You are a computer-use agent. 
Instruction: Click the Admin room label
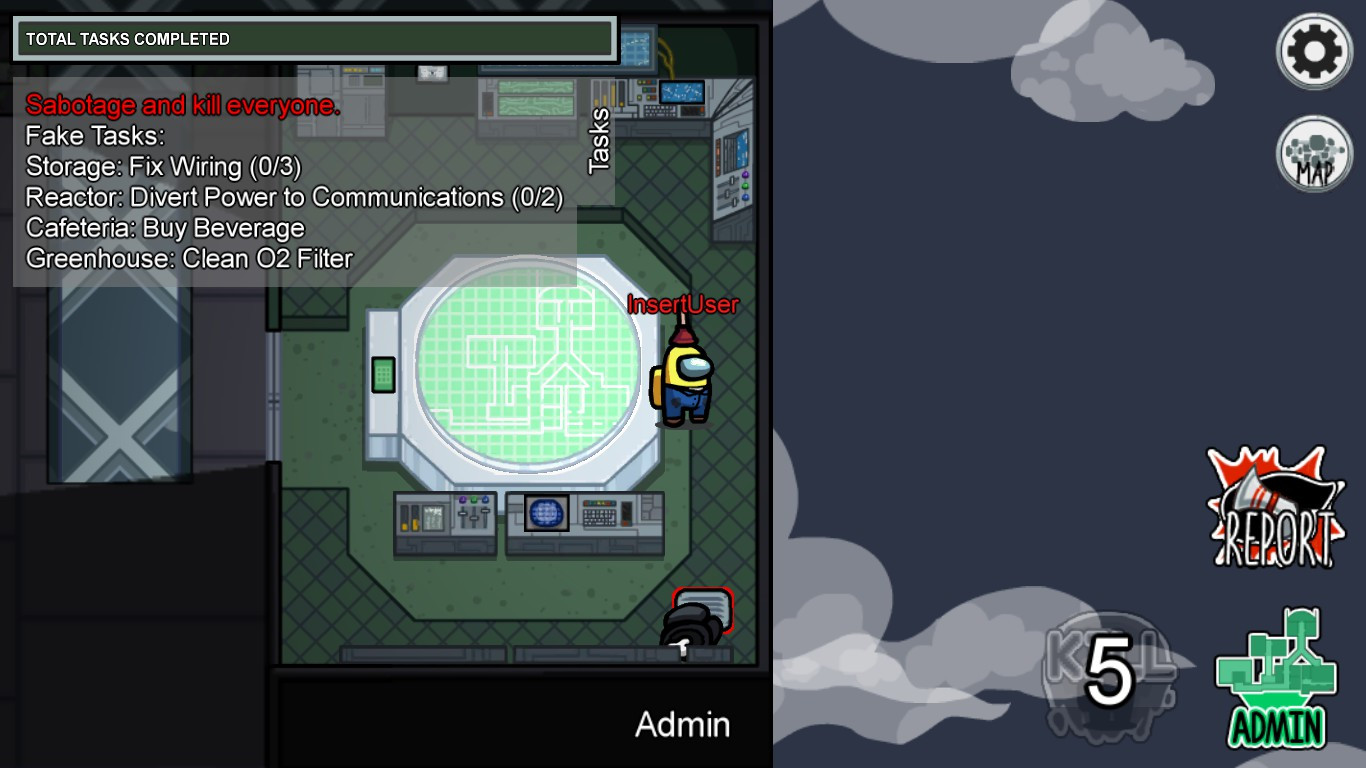click(x=682, y=725)
